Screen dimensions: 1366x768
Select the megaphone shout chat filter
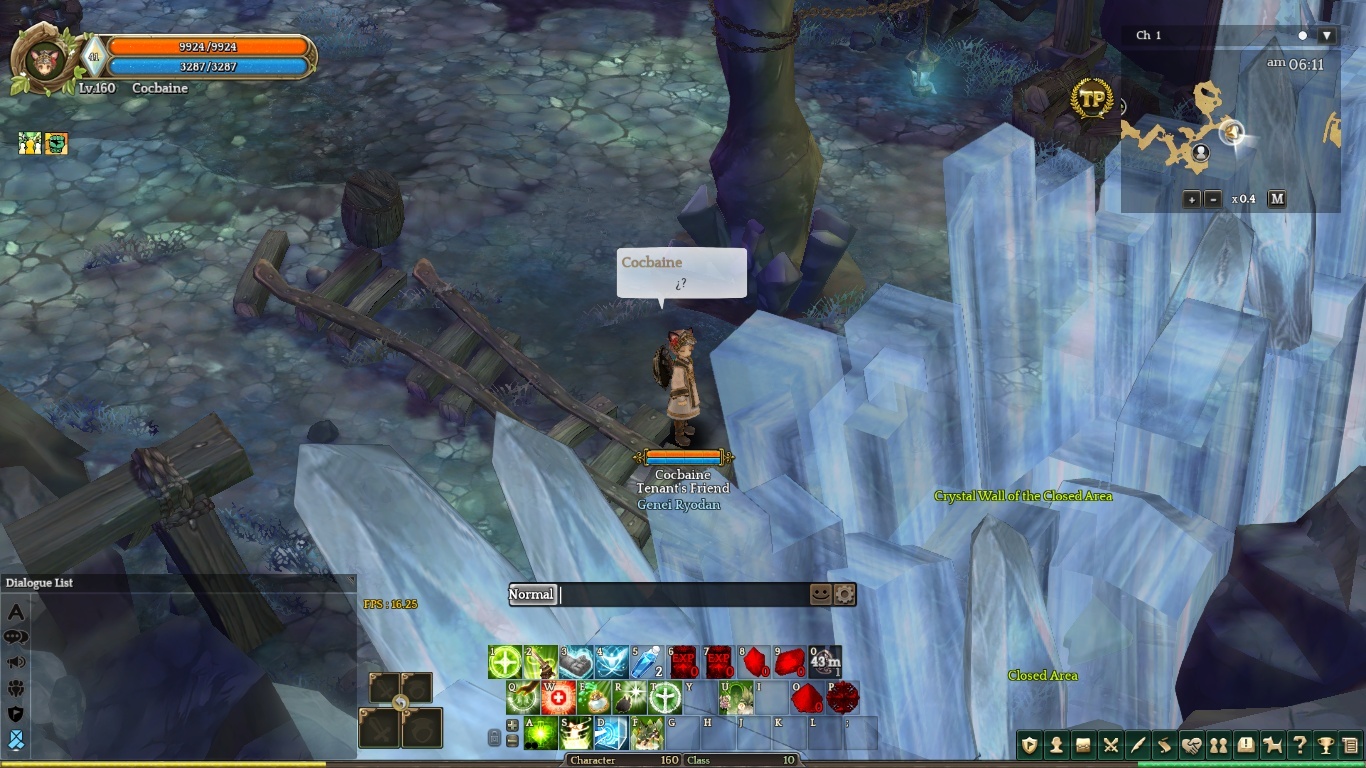[16, 662]
